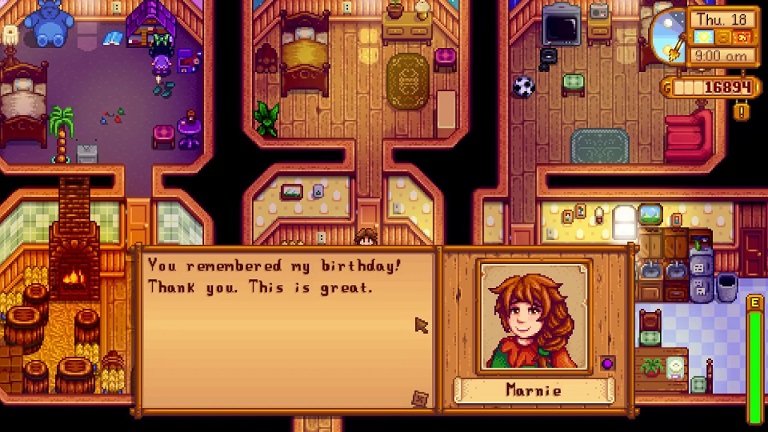Click the close icon in the dialogue box corner

point(420,398)
